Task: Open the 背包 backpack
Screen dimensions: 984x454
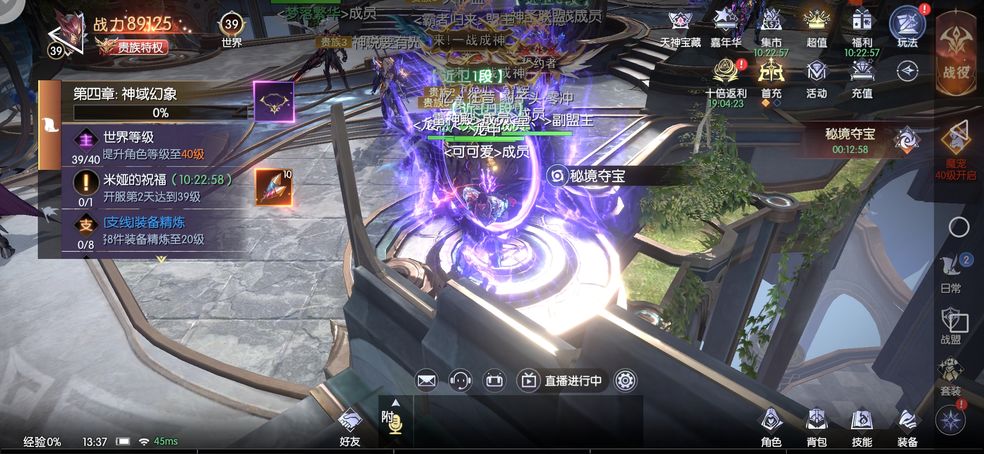Action: point(817,424)
